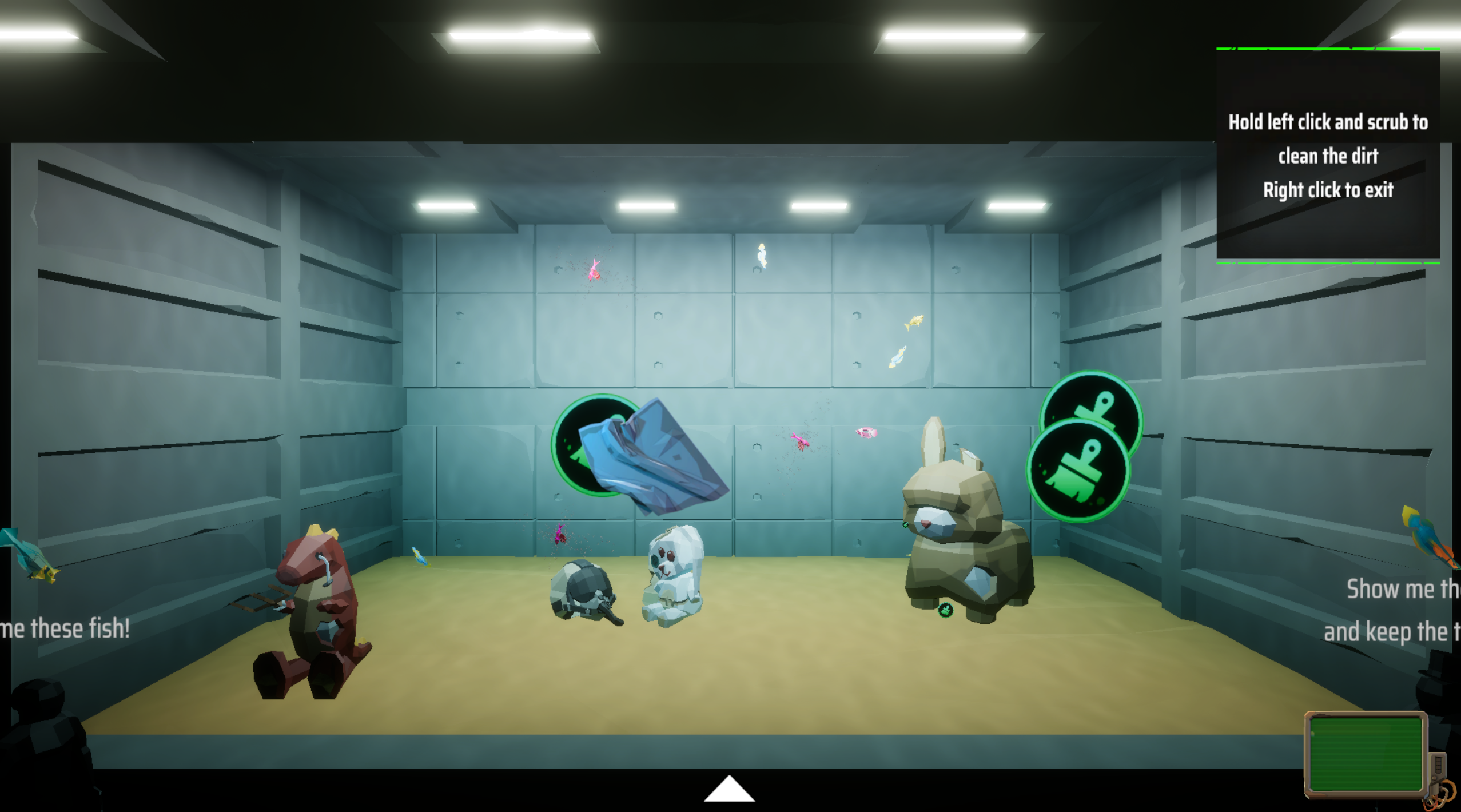1461x812 pixels.
Task: Click the 'Show me the' text on the right
Action: [1407, 589]
